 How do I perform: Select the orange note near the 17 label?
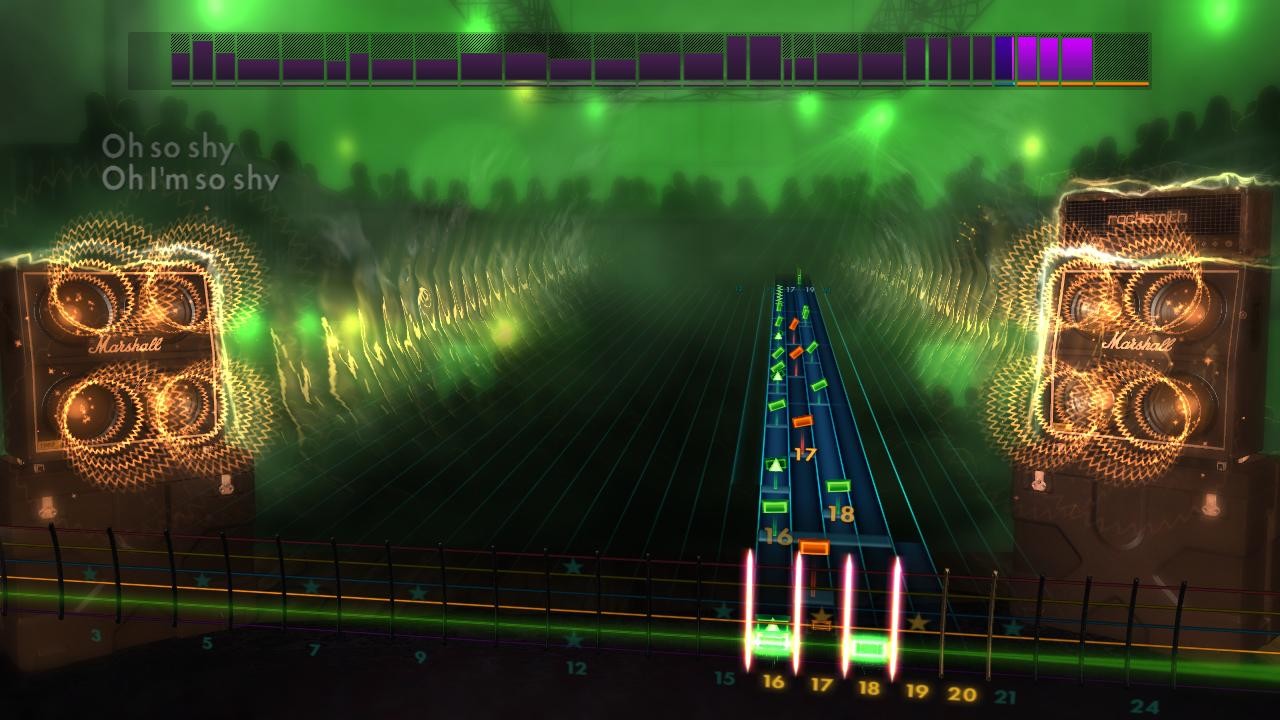pos(804,422)
